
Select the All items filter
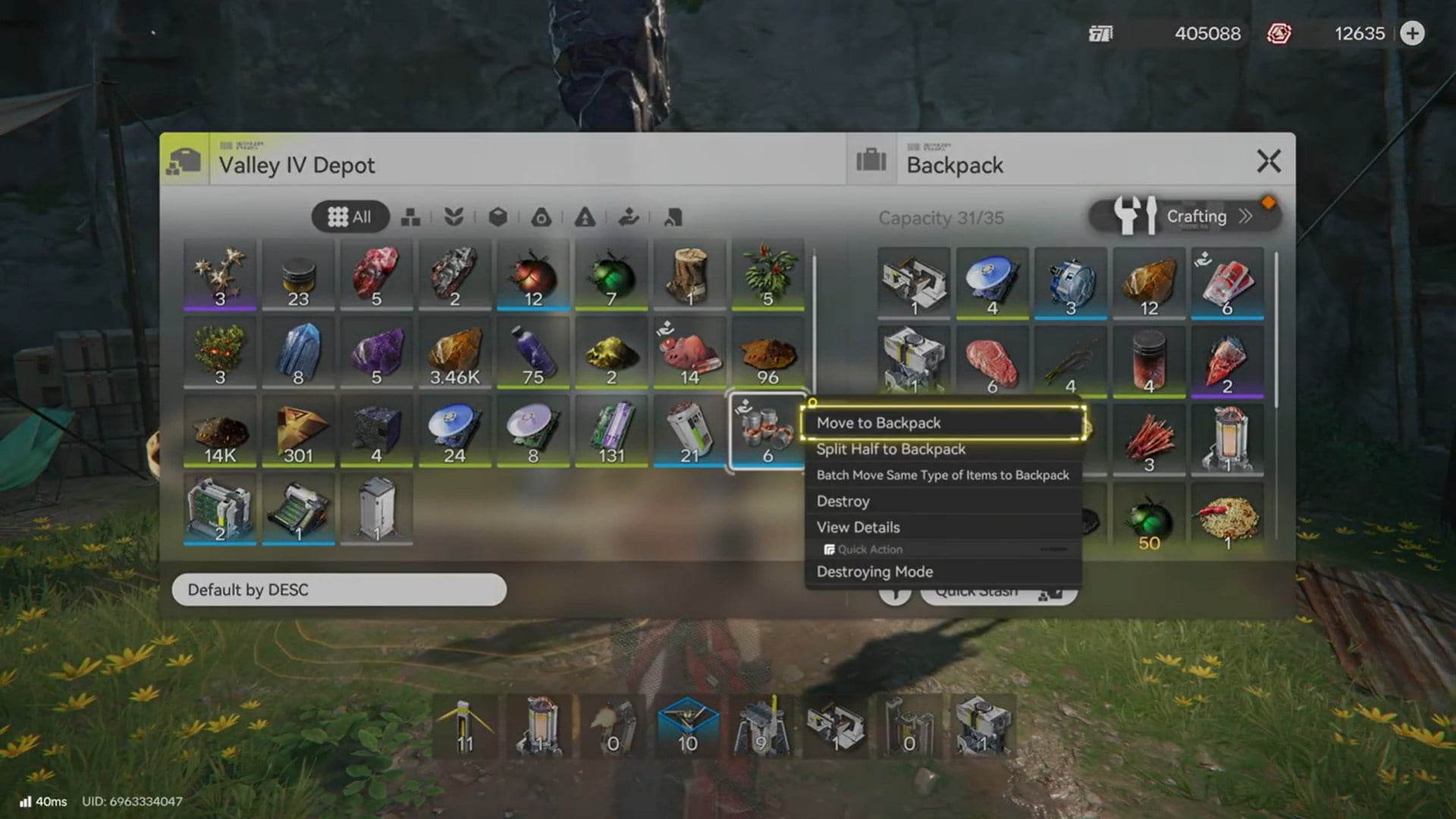tap(350, 216)
